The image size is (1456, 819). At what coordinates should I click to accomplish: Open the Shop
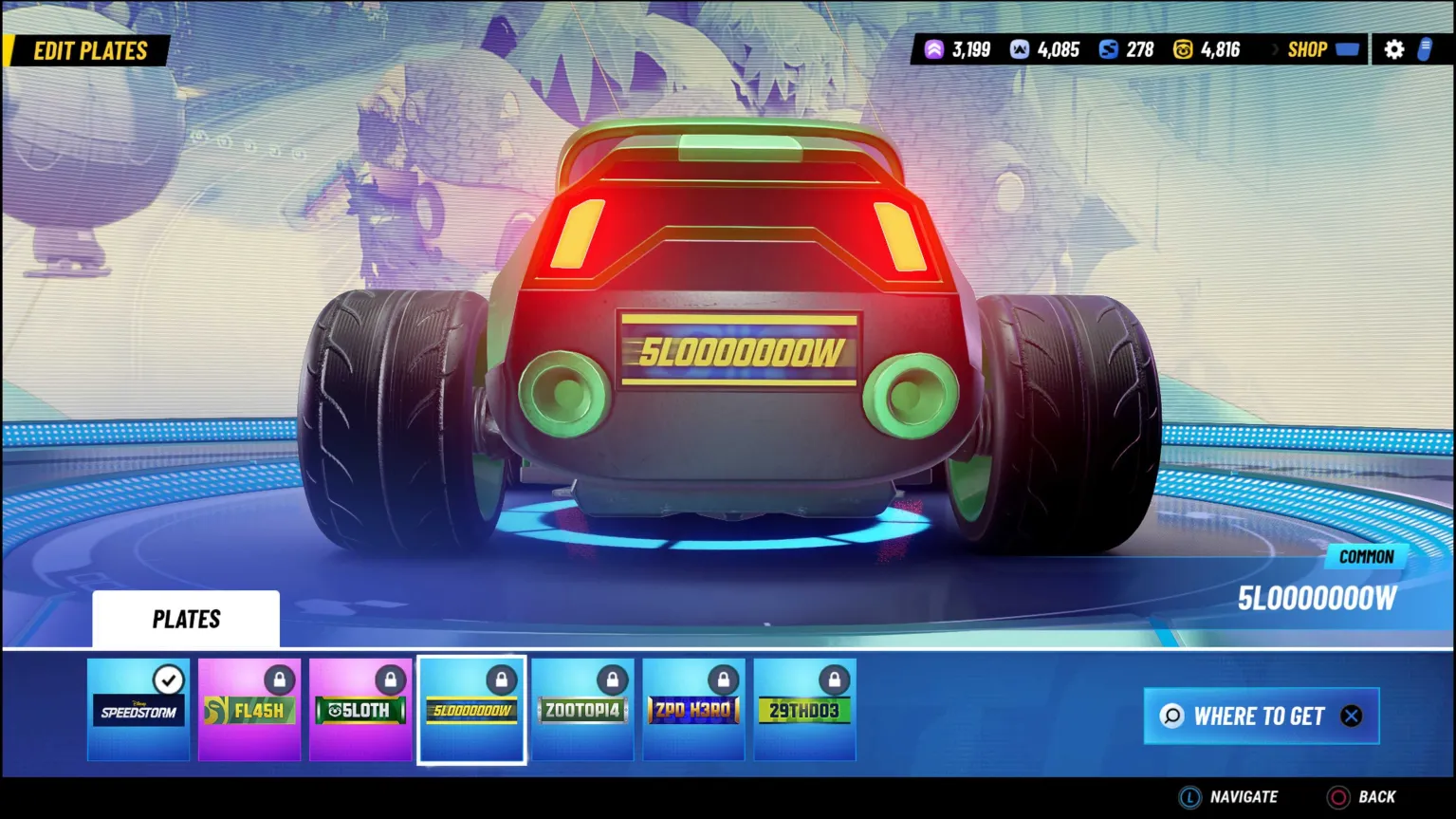(1319, 49)
